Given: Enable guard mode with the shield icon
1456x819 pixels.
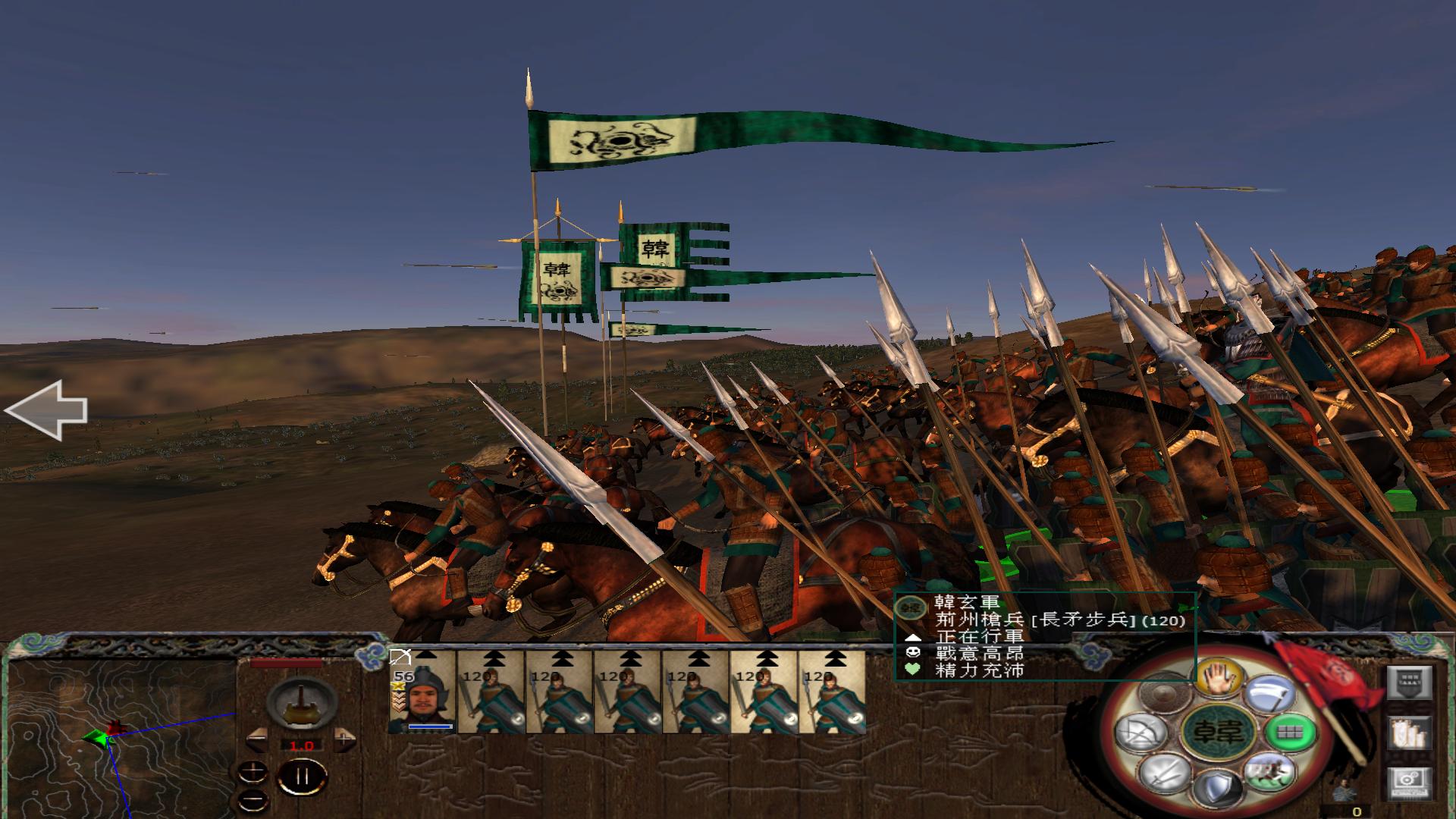Looking at the screenshot, I should (x=1218, y=789).
